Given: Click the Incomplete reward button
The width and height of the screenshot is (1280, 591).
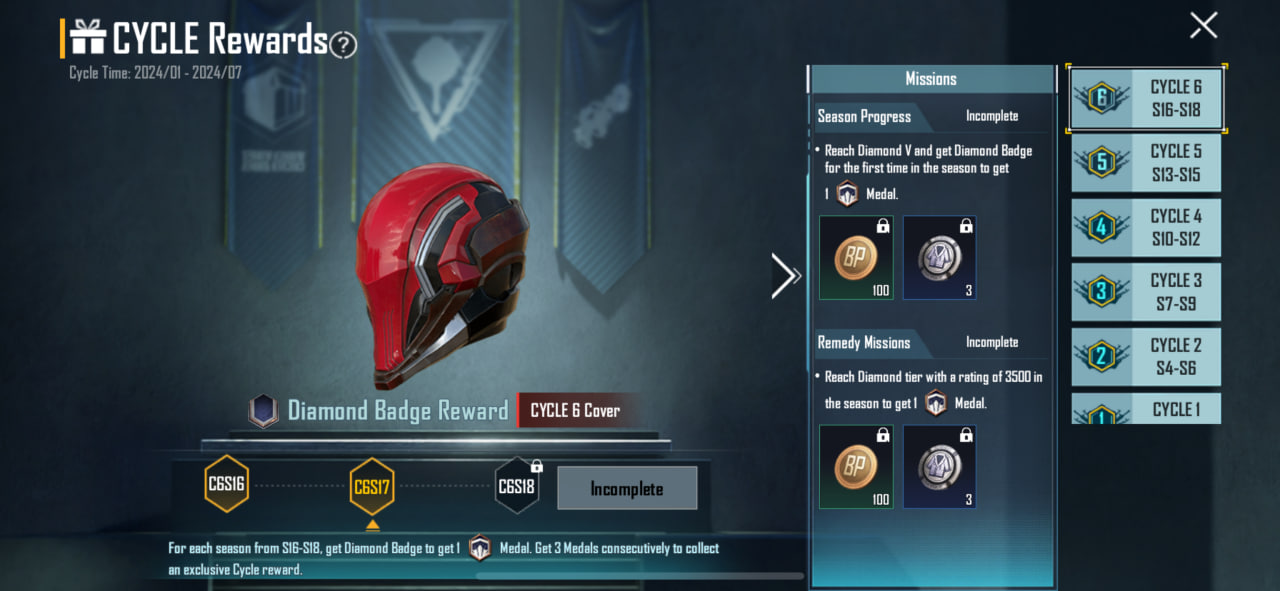Looking at the screenshot, I should [626, 489].
